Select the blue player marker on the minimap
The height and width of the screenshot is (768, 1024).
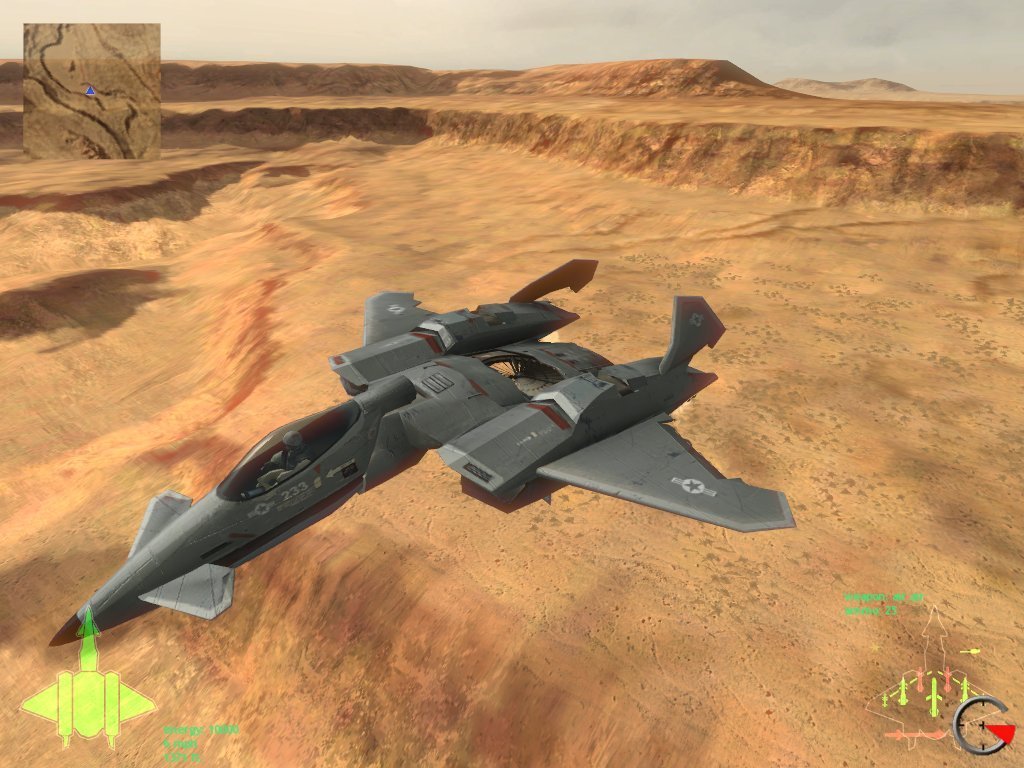(x=91, y=90)
